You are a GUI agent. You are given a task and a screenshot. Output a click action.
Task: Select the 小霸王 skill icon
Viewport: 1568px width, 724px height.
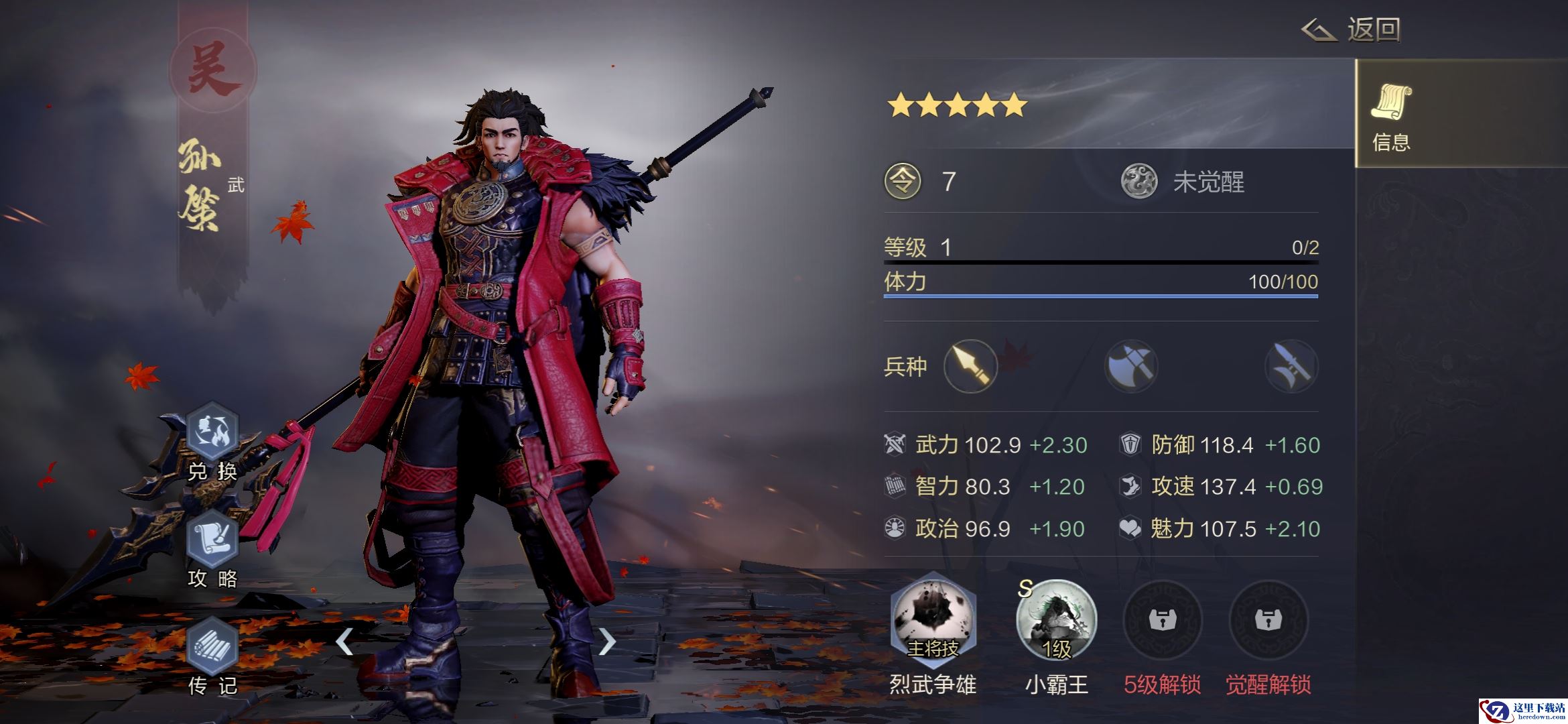[x=1056, y=619]
